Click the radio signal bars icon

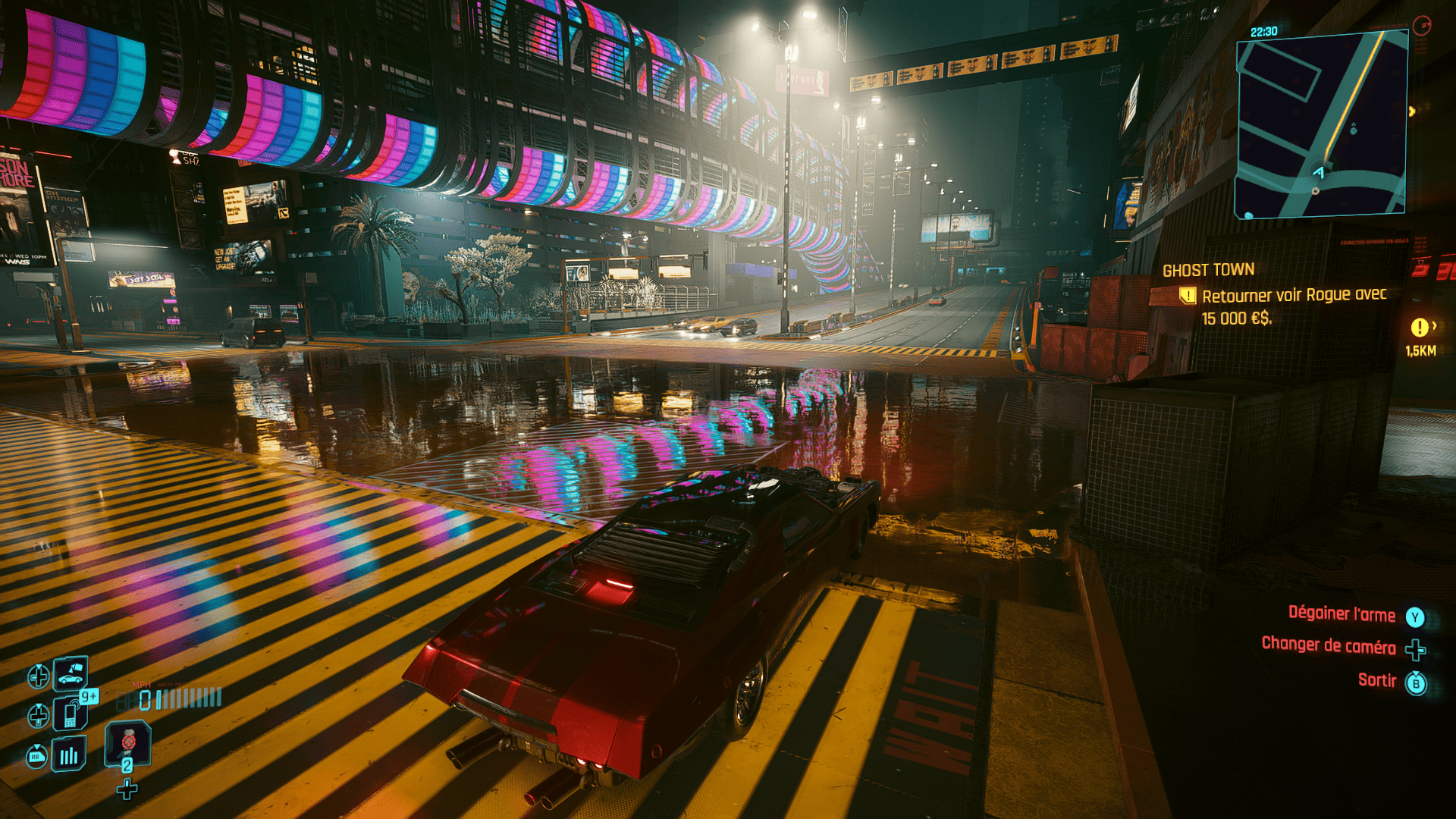pos(68,755)
